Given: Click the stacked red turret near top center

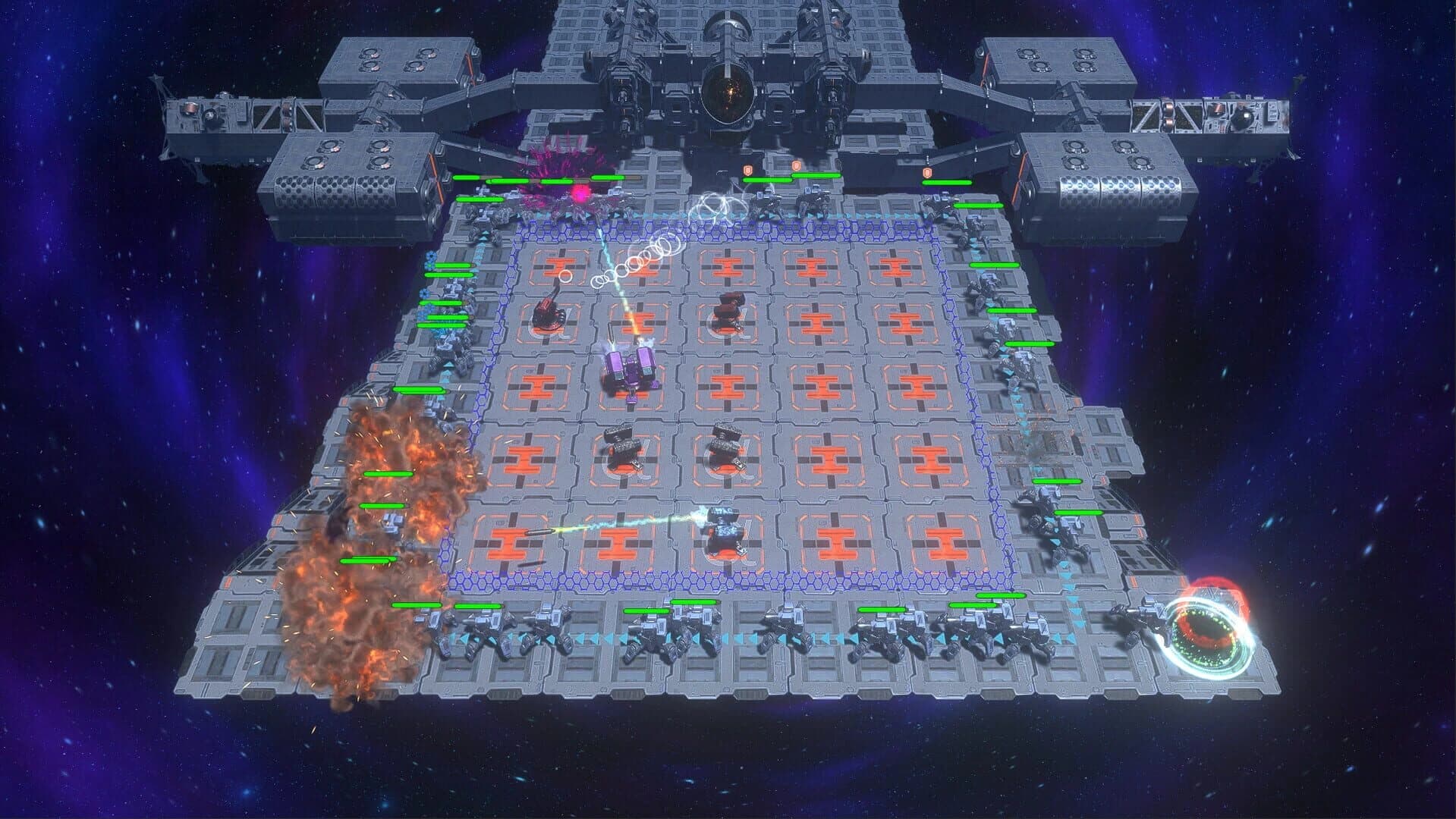Looking at the screenshot, I should click(731, 311).
